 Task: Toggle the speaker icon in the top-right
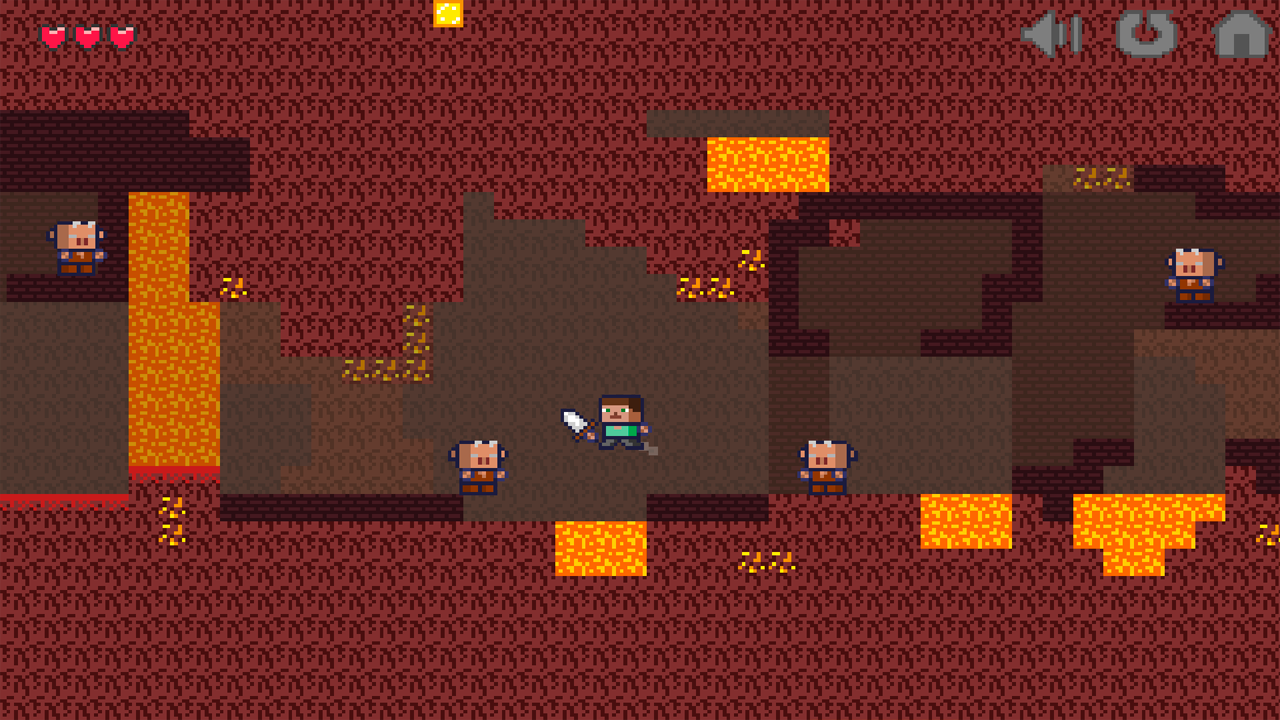pyautogui.click(x=1048, y=35)
